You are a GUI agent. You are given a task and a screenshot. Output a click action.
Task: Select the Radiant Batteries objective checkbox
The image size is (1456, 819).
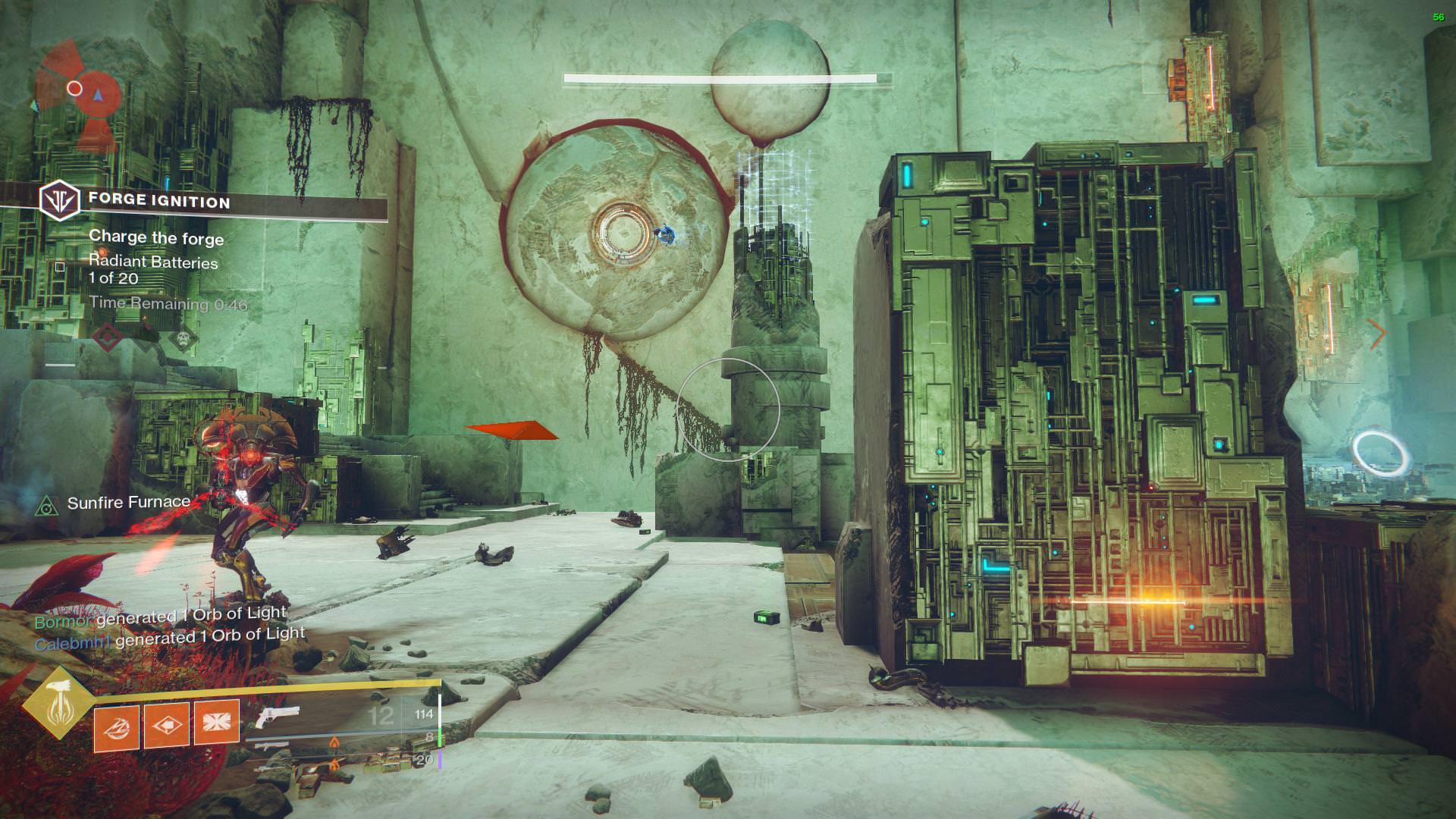click(x=60, y=267)
